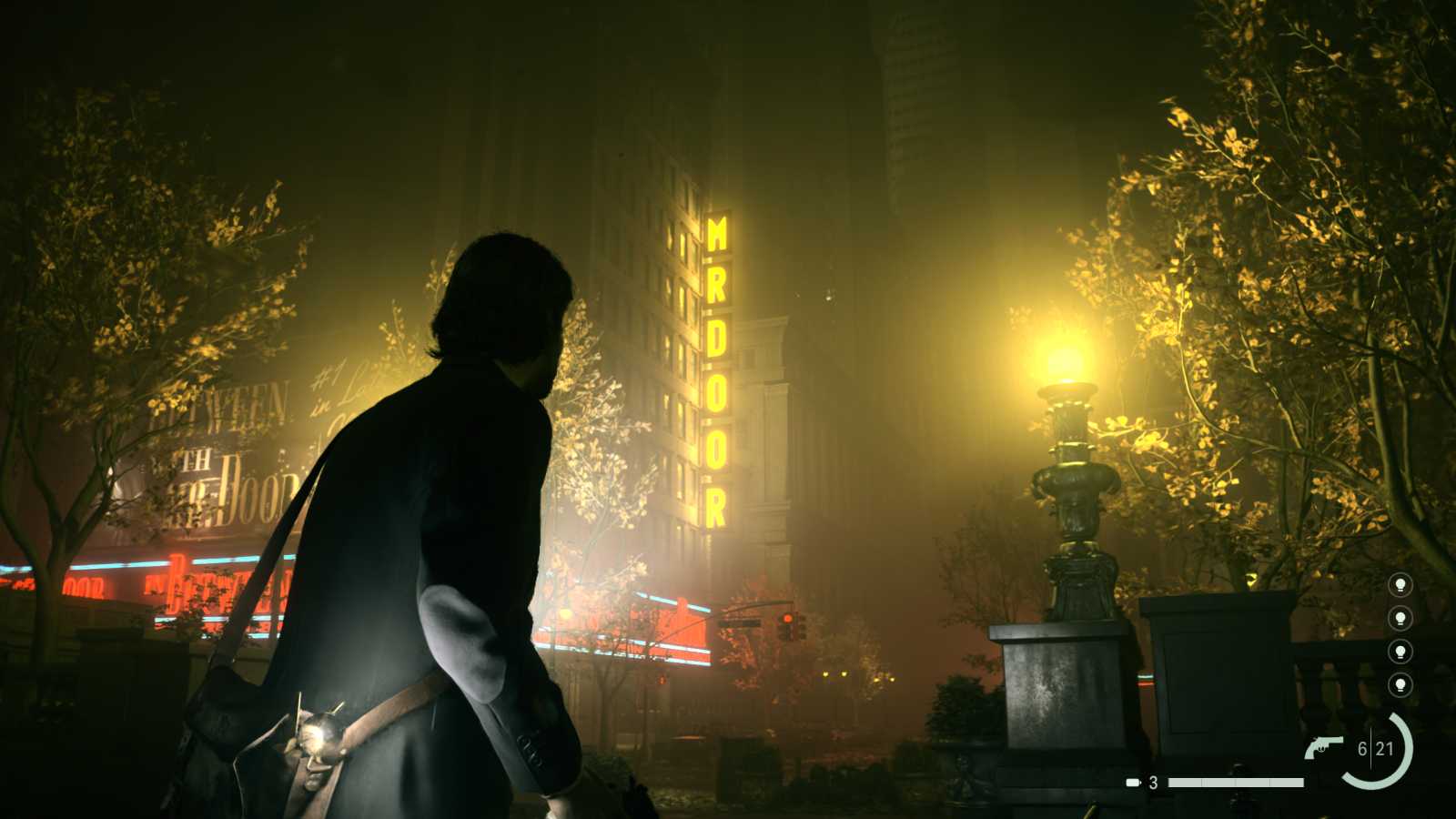Screen dimensions: 1456x819
Task: Click the third flashlight battery charge icon
Action: click(x=1400, y=652)
